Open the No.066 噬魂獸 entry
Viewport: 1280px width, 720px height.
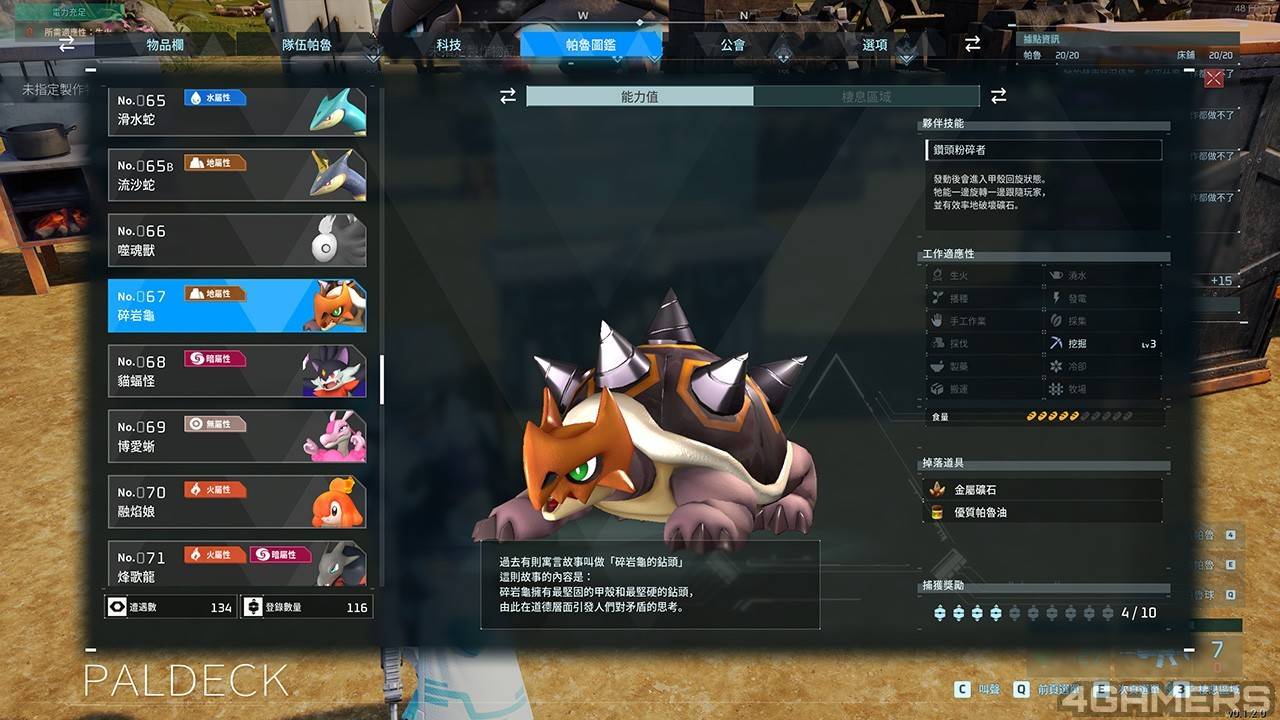237,240
